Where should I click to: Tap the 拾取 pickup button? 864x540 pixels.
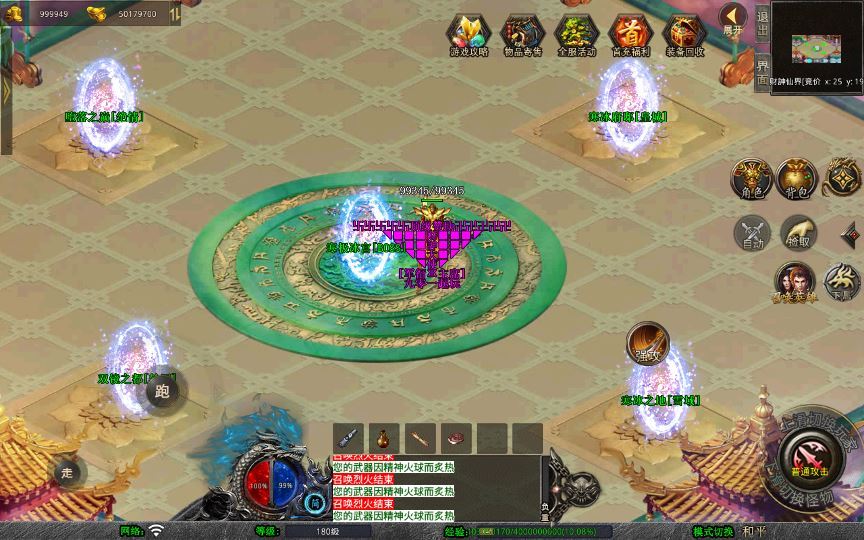click(x=797, y=234)
